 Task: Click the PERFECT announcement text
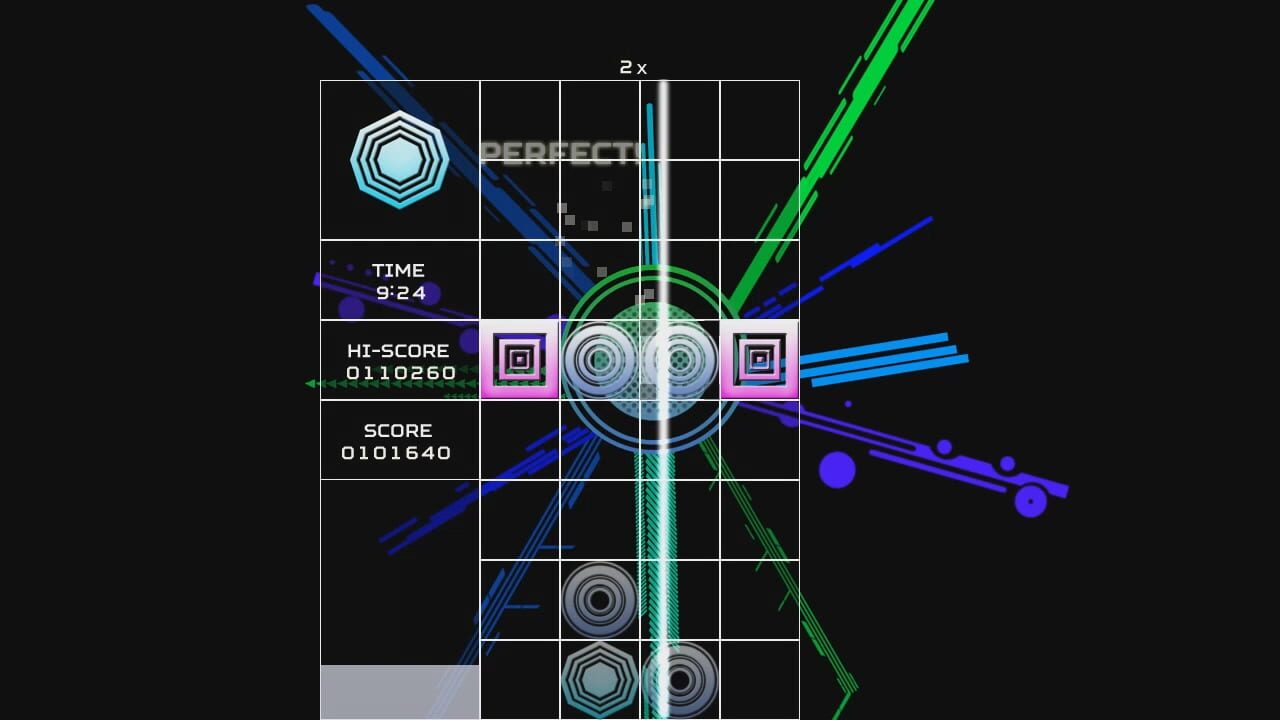(x=563, y=154)
